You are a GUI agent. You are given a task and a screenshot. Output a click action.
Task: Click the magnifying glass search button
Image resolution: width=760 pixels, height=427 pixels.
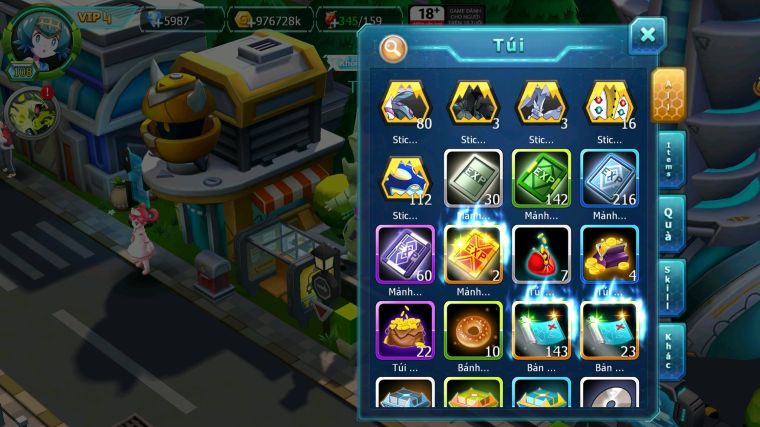[394, 47]
